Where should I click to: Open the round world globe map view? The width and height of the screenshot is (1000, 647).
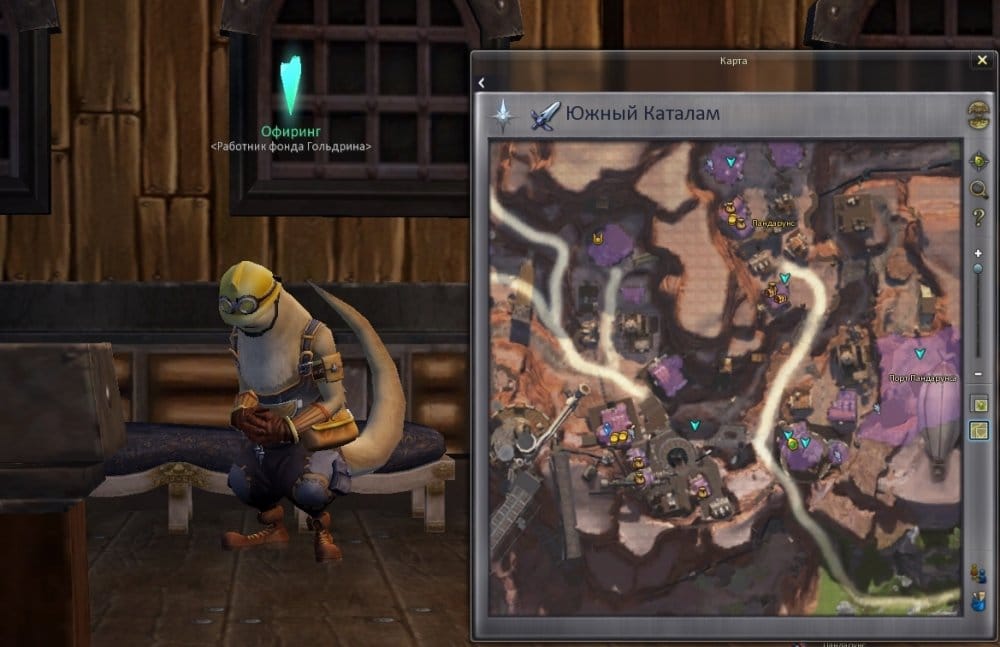click(x=978, y=113)
